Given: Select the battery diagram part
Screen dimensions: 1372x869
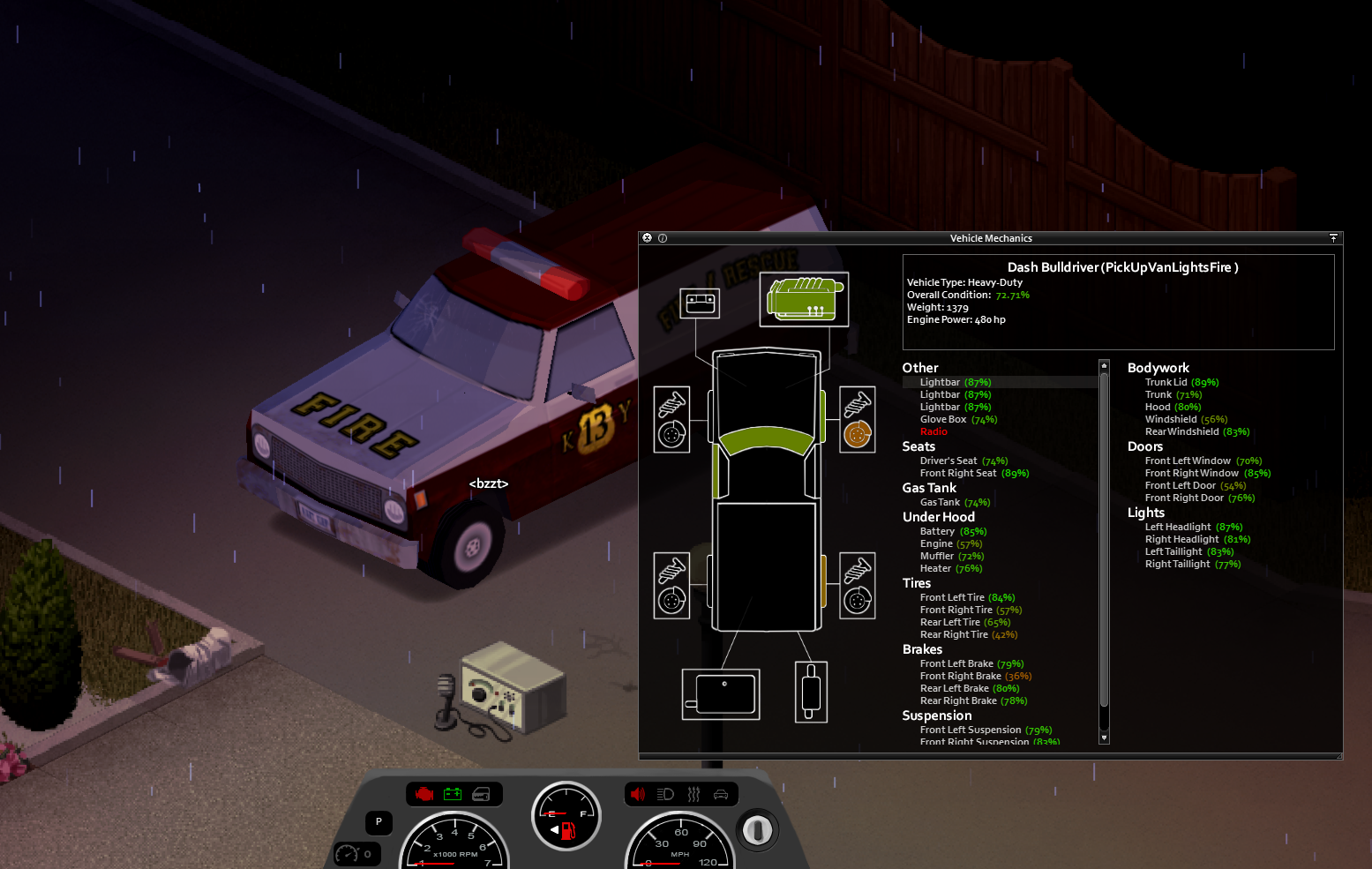Looking at the screenshot, I should click(x=700, y=303).
